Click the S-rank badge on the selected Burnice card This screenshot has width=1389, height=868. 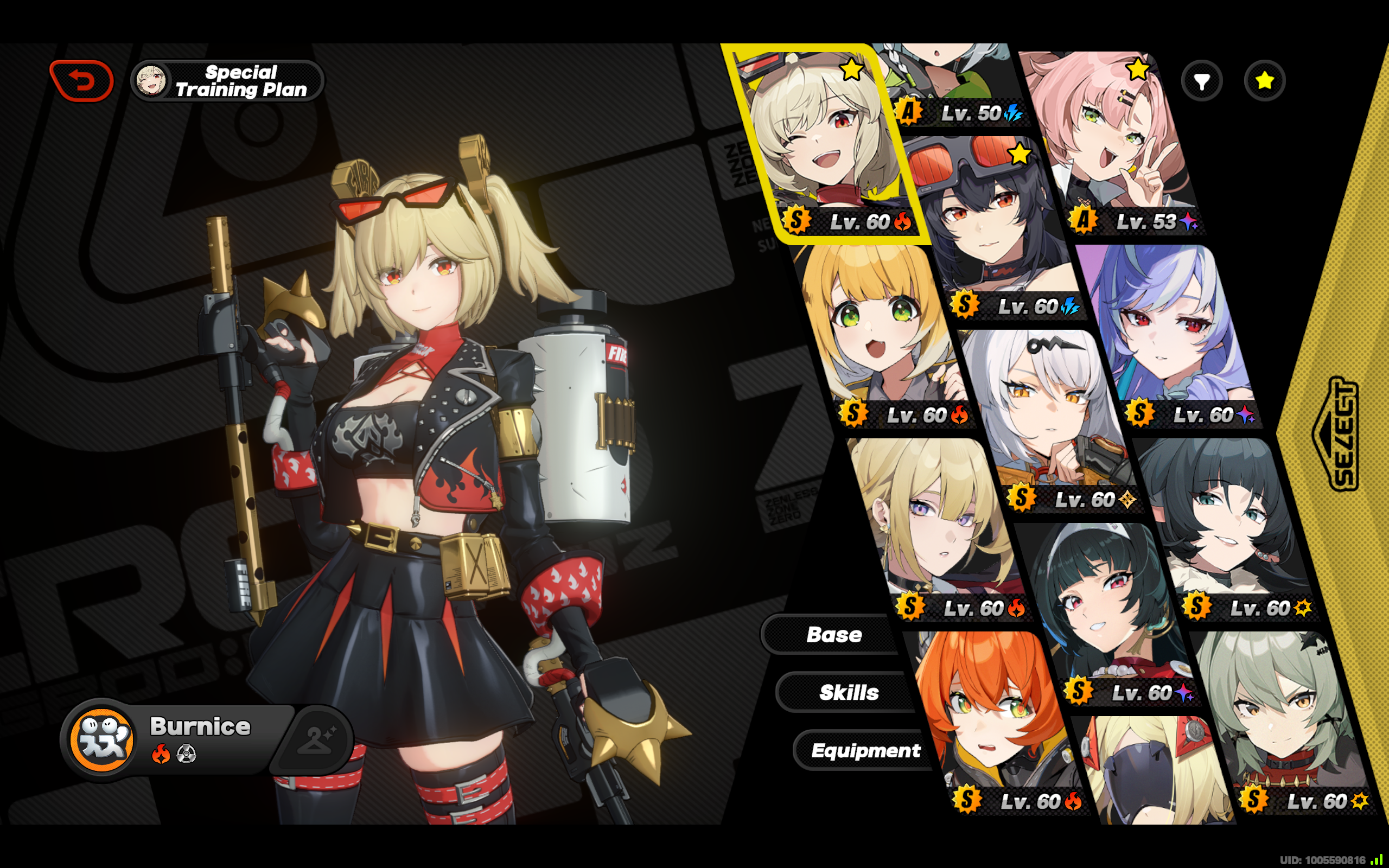point(796,221)
